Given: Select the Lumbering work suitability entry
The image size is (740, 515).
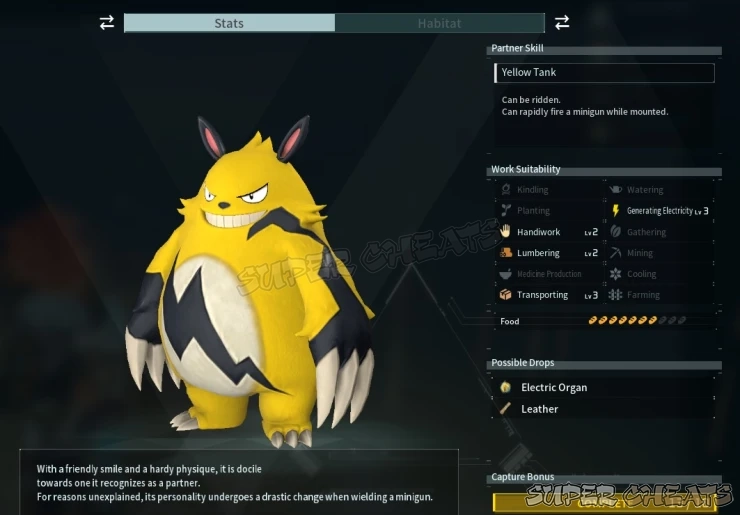Looking at the screenshot, I should tap(538, 253).
